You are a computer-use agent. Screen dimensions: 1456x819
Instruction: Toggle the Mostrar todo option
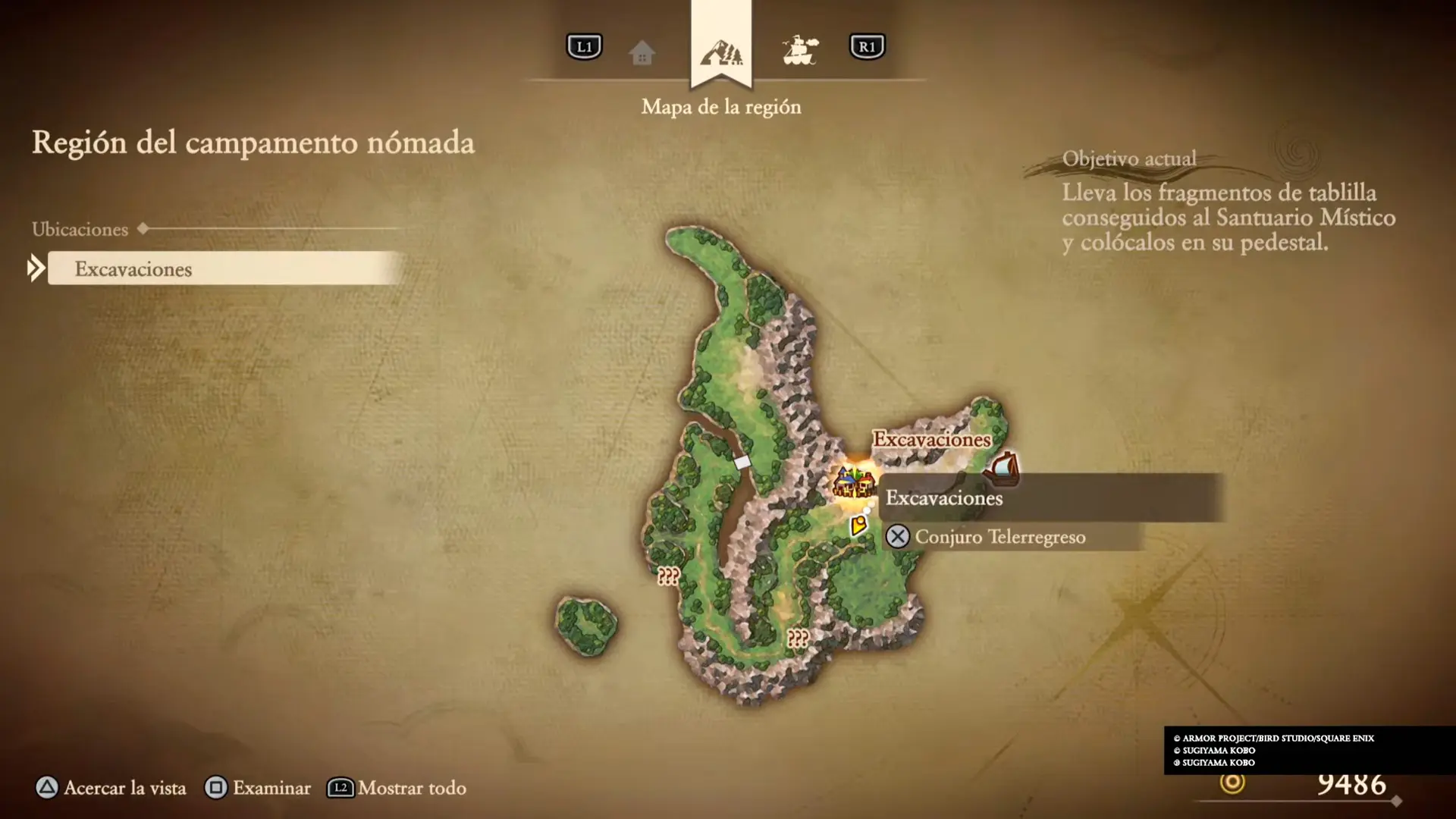tap(397, 788)
